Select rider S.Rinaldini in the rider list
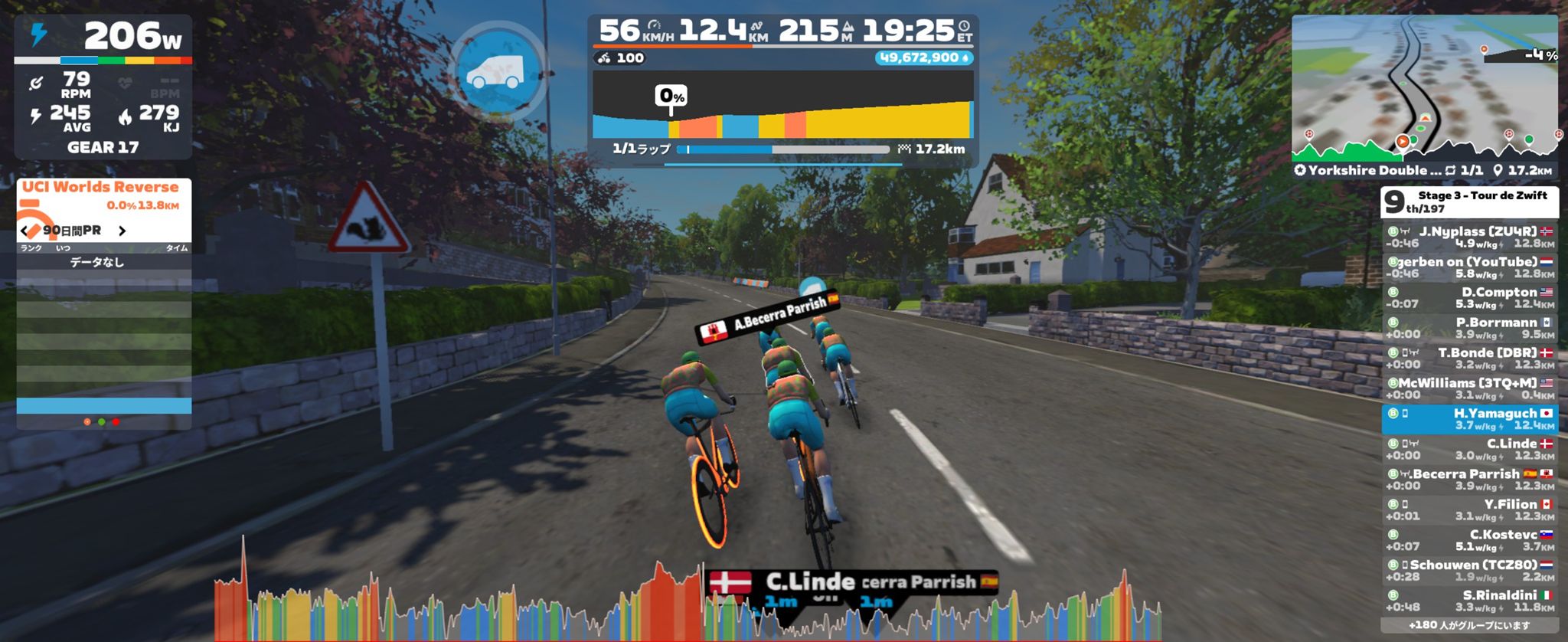 pos(1469,601)
